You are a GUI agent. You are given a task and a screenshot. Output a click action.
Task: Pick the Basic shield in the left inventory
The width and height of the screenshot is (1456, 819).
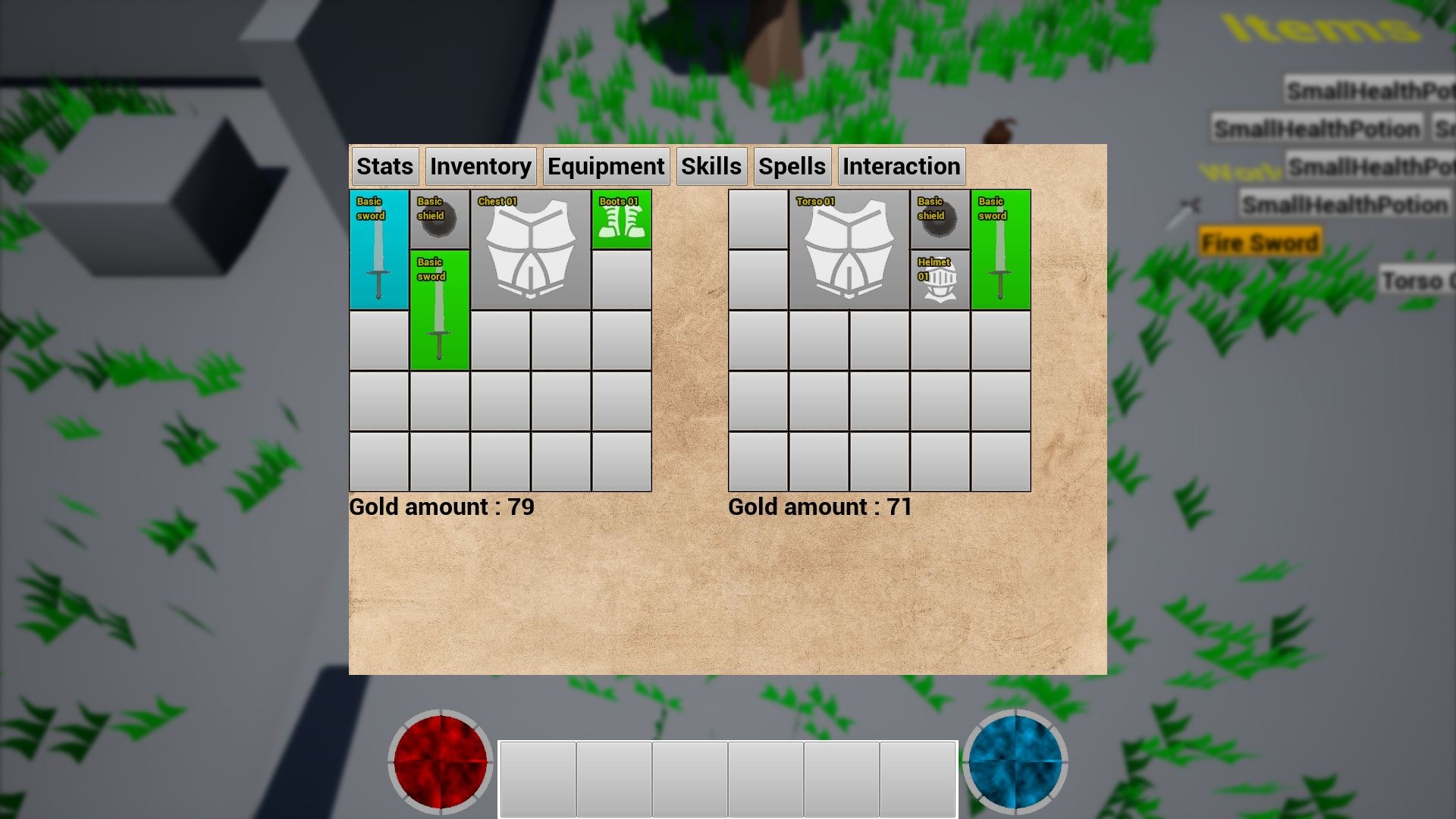440,218
